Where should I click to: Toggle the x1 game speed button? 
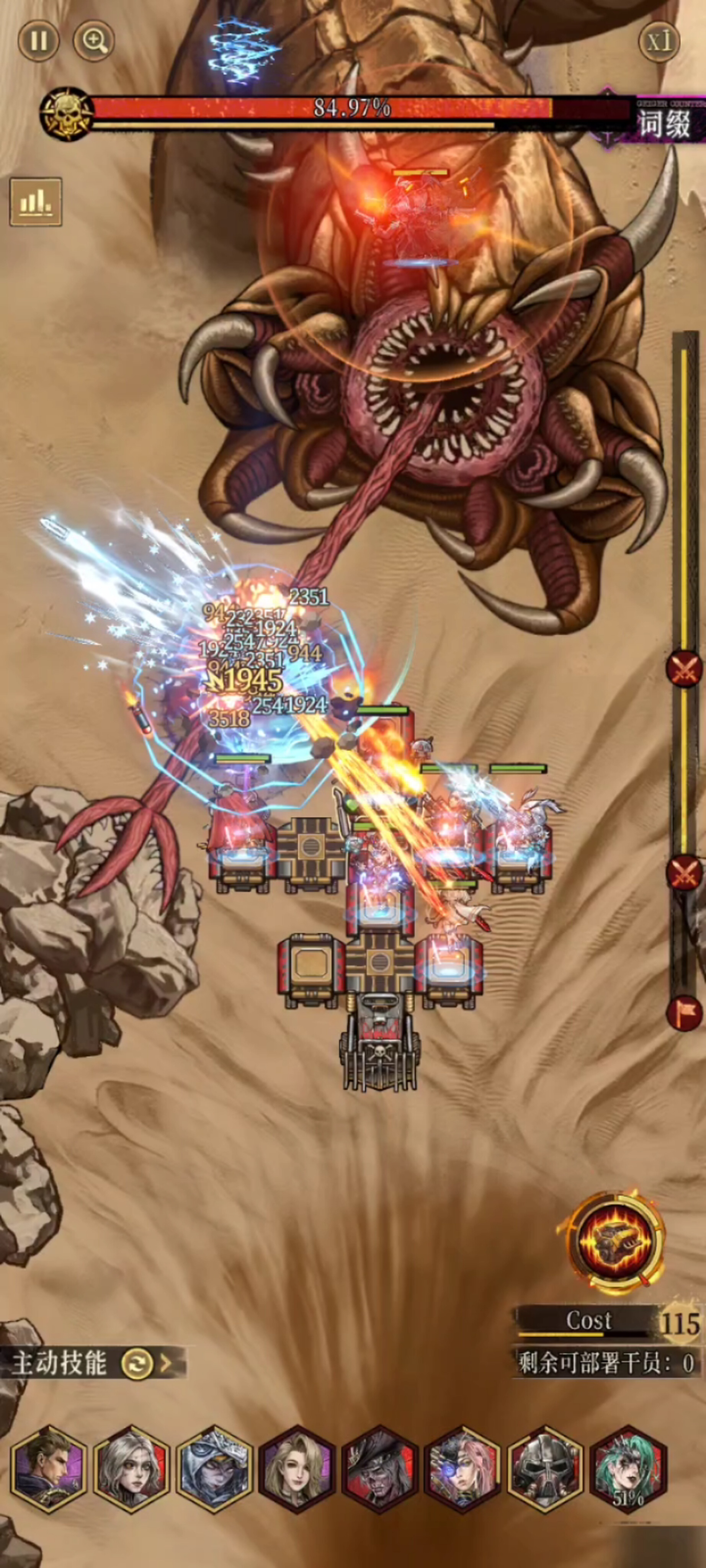pos(659,41)
